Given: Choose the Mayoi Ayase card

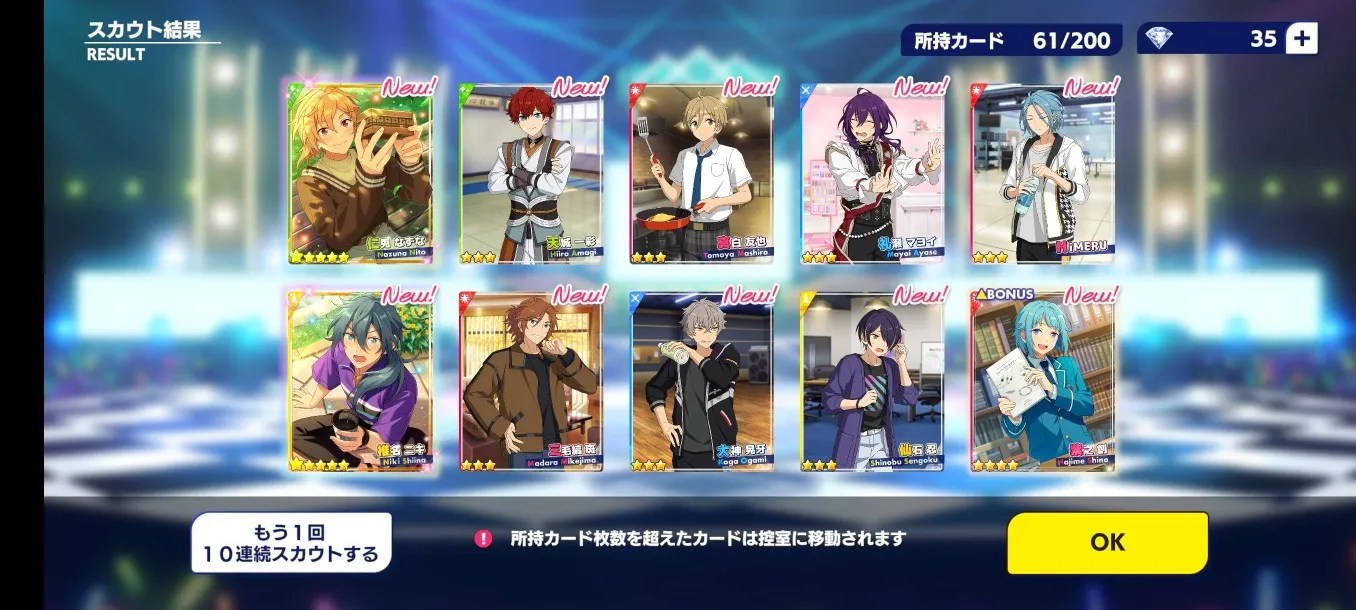Looking at the screenshot, I should (x=872, y=173).
